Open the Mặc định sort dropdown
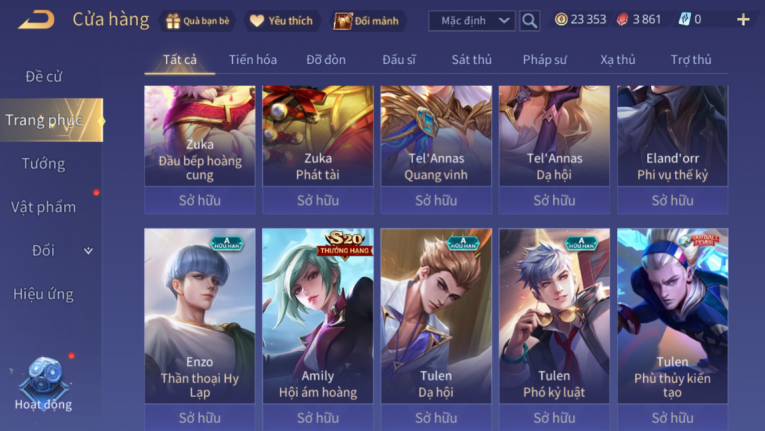The height and width of the screenshot is (431, 765). click(x=471, y=20)
